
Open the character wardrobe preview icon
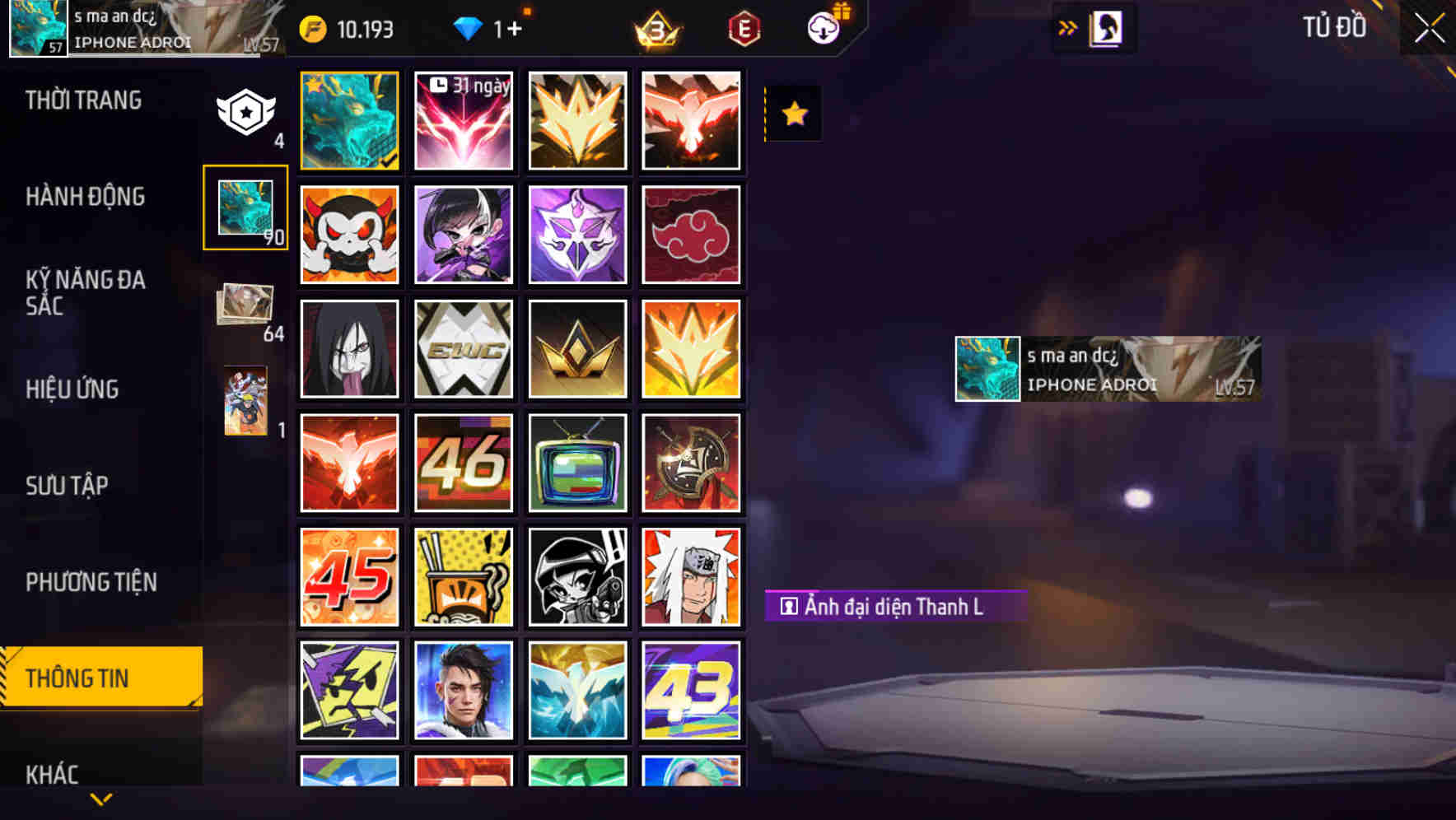(x=1104, y=27)
